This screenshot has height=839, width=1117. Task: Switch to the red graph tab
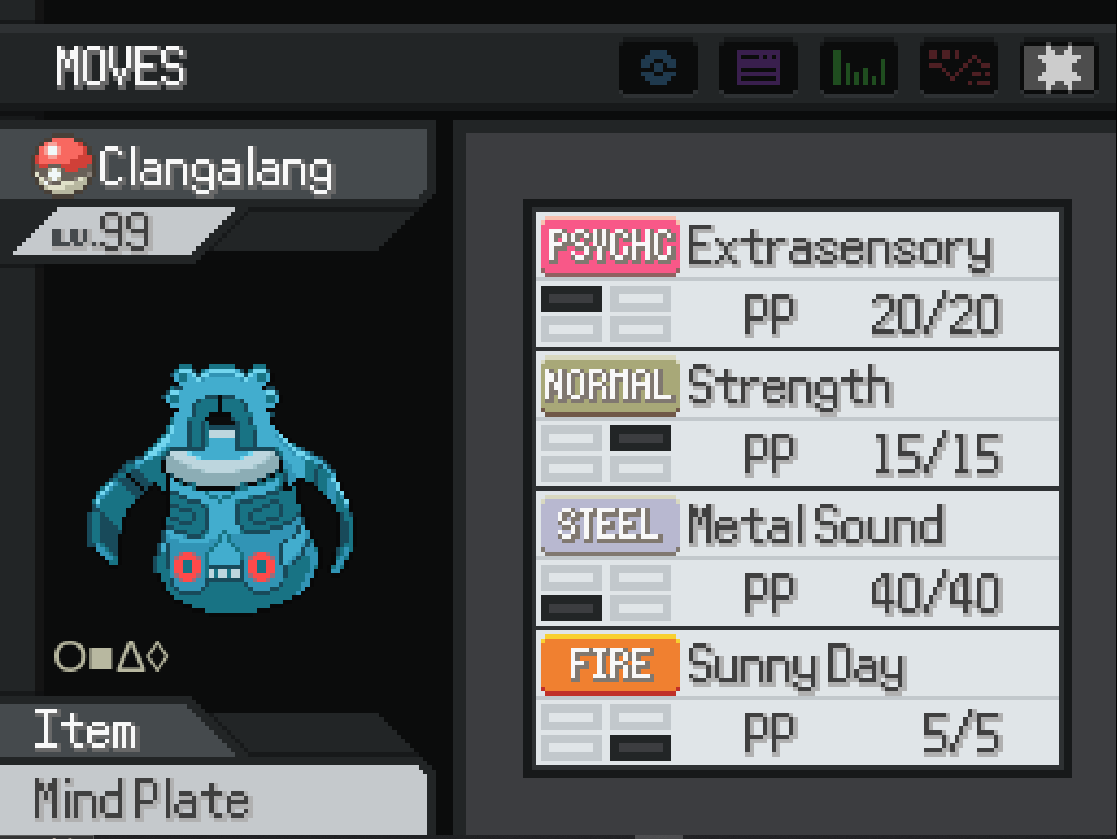(957, 68)
